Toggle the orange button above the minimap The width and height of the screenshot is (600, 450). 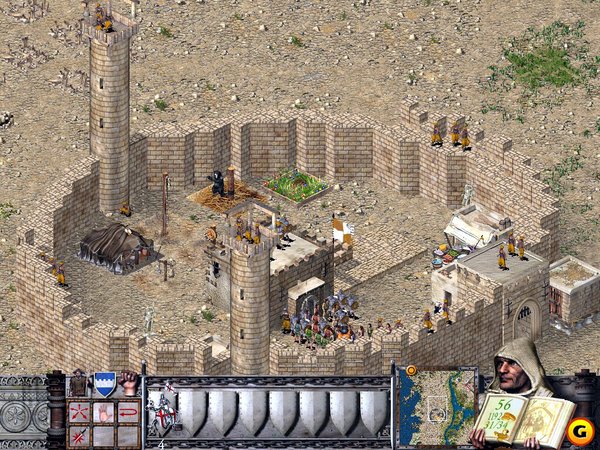tap(410, 371)
